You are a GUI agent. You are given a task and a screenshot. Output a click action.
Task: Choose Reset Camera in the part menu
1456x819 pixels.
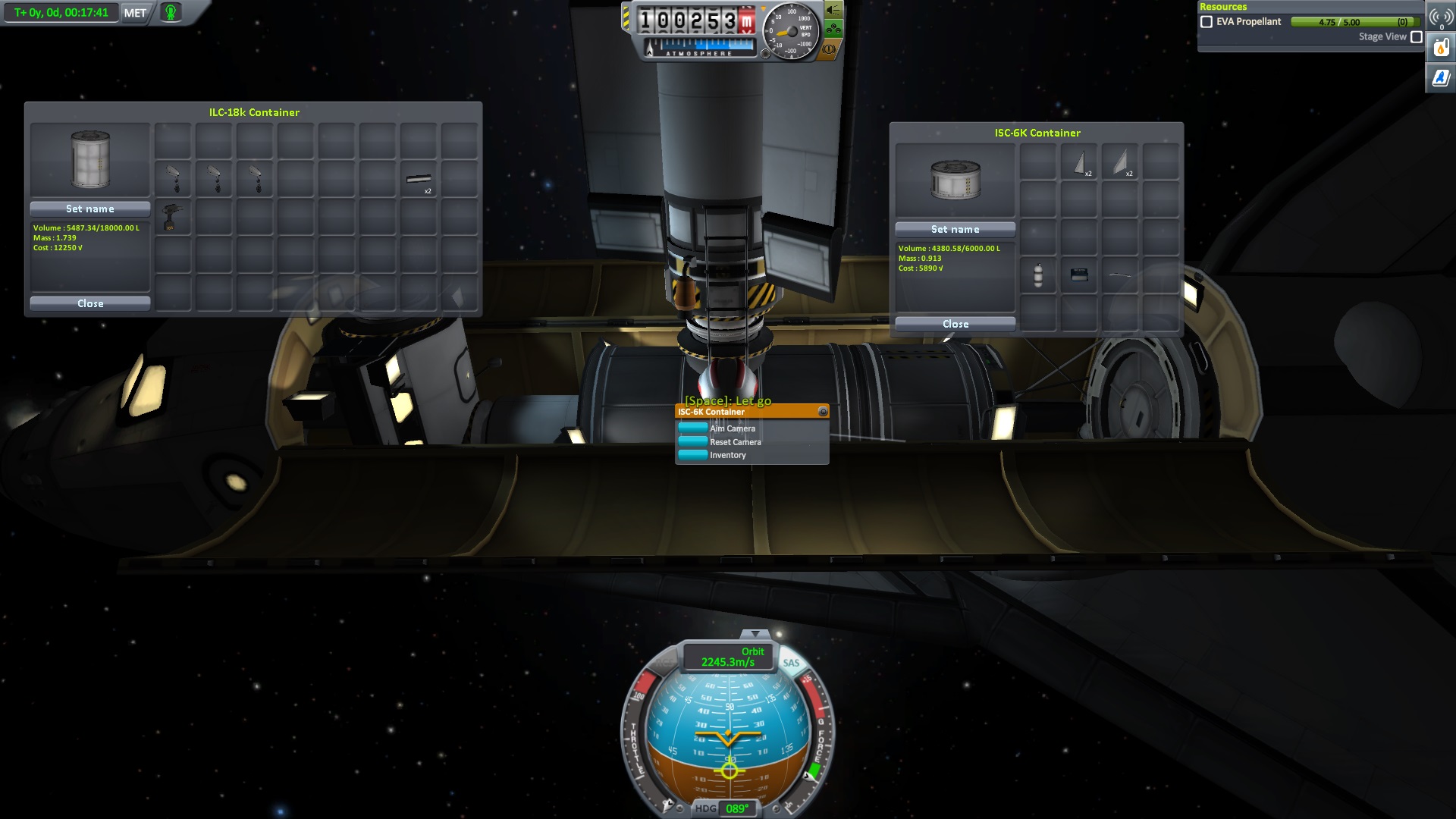click(736, 442)
